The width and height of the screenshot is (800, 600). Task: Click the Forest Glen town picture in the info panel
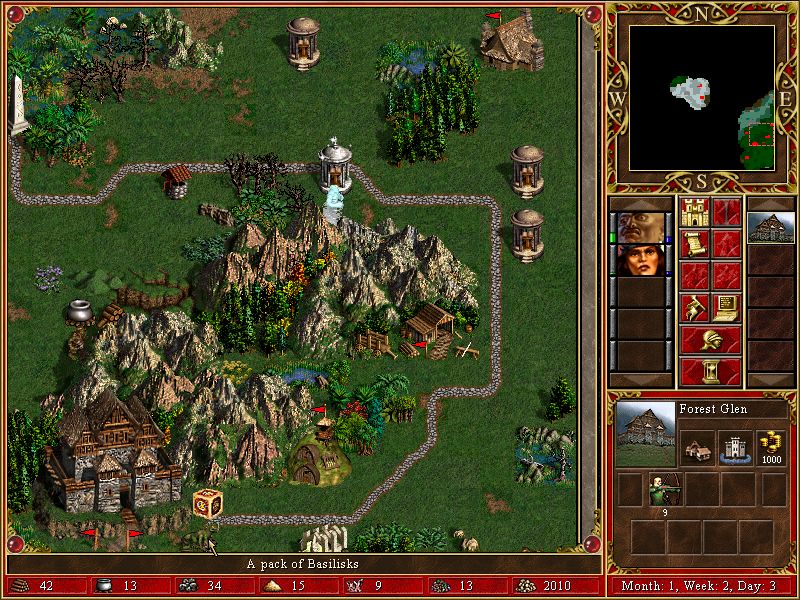click(x=646, y=434)
